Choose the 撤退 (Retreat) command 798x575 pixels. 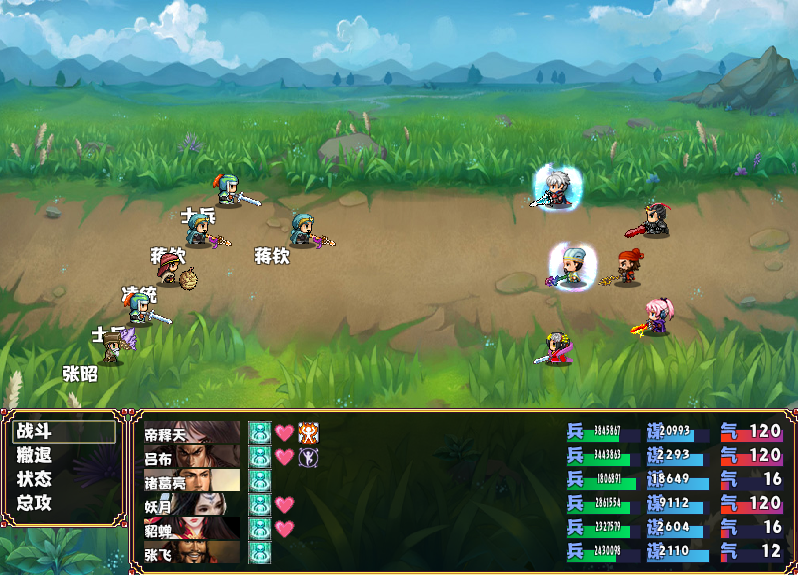click(x=34, y=456)
